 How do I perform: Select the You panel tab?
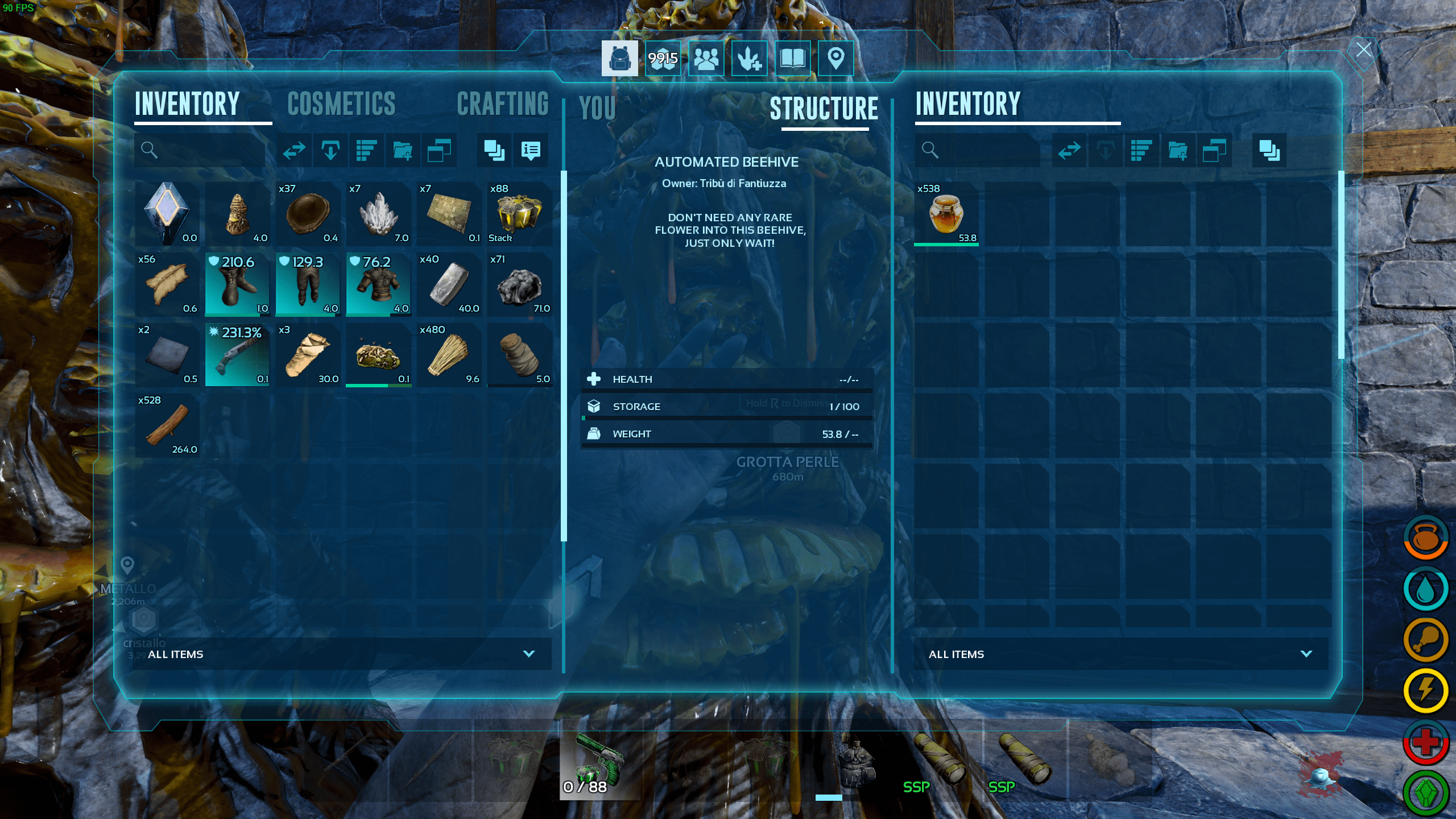coord(597,108)
